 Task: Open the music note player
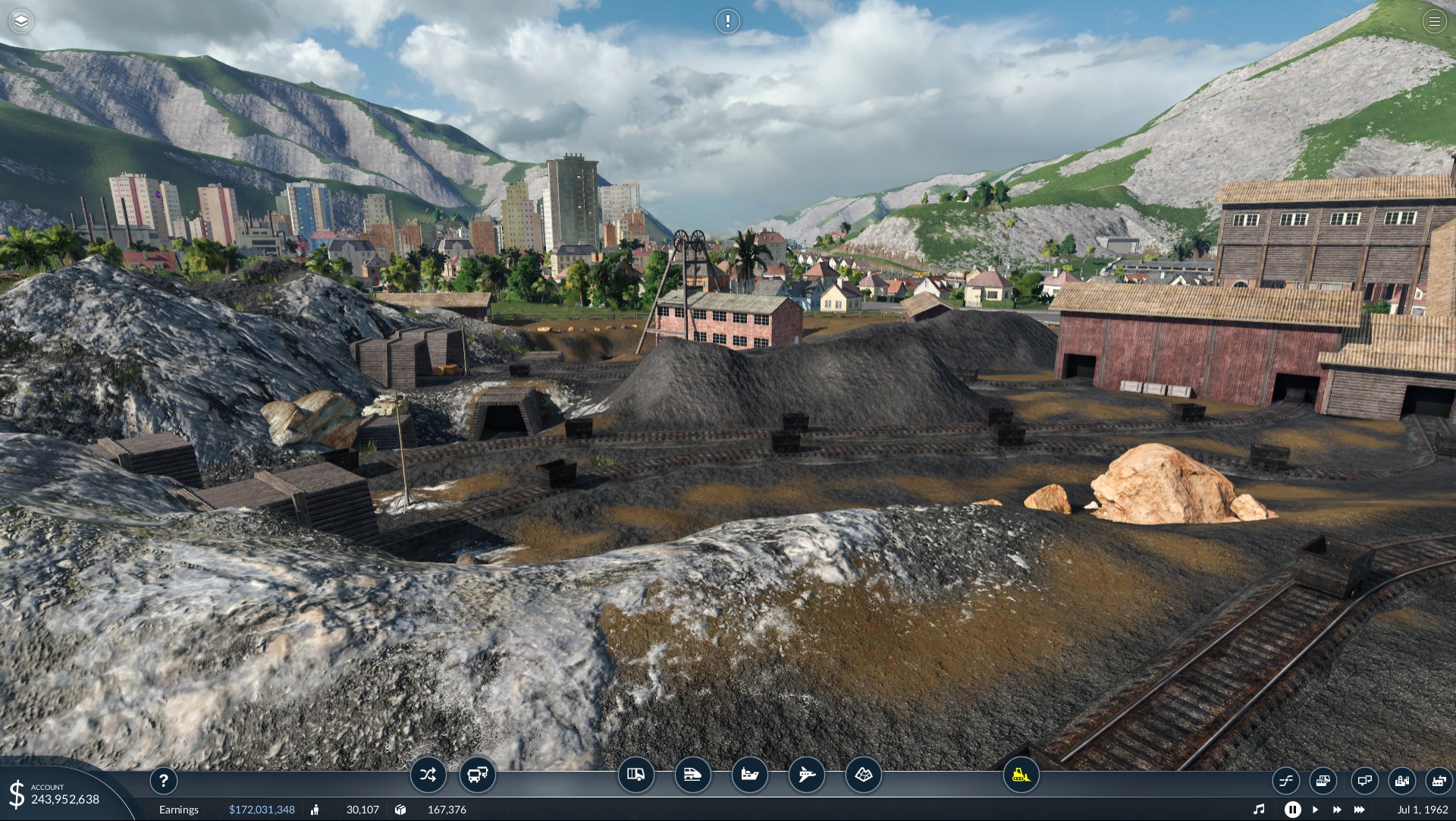1259,810
